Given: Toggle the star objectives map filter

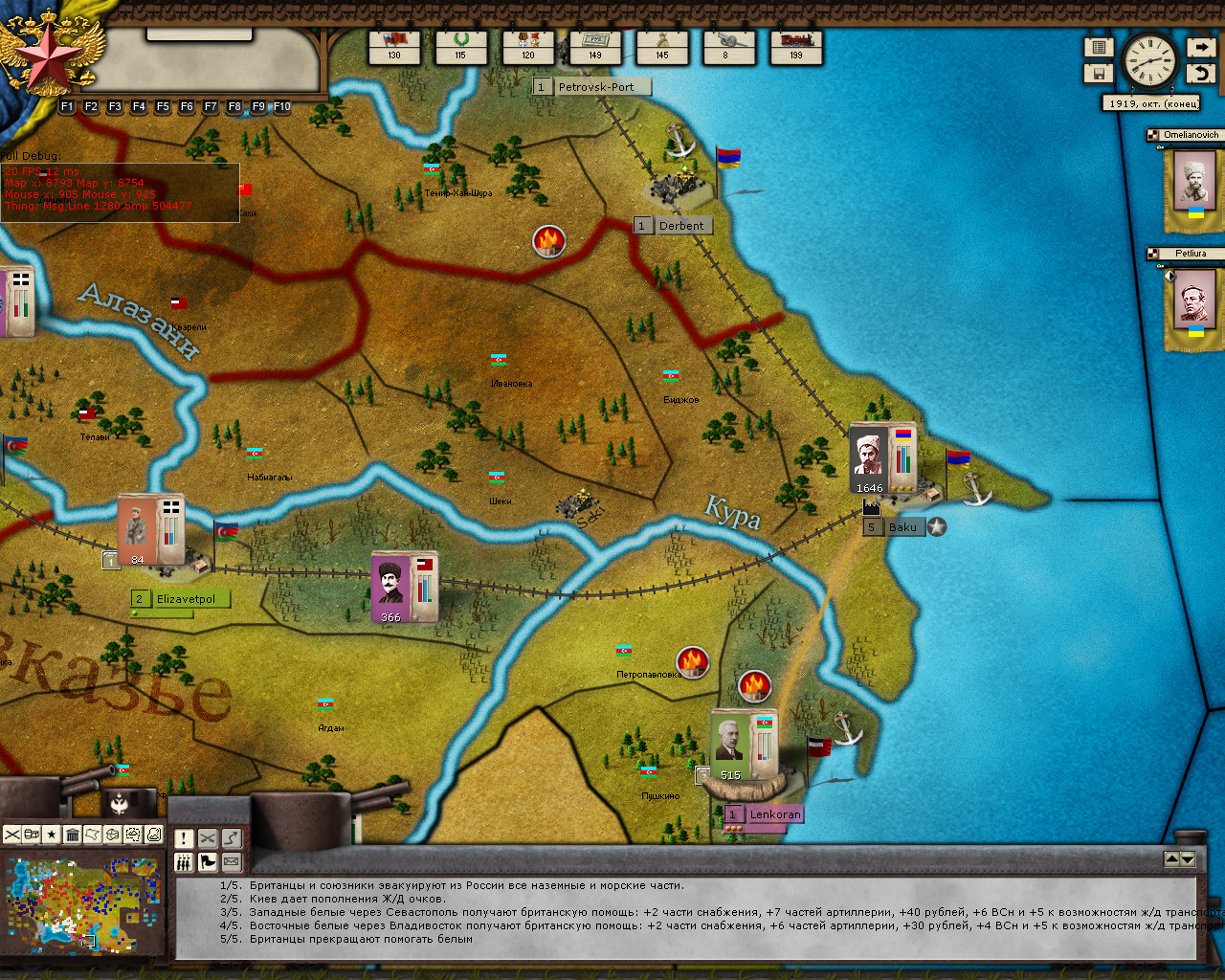Looking at the screenshot, I should (x=52, y=835).
